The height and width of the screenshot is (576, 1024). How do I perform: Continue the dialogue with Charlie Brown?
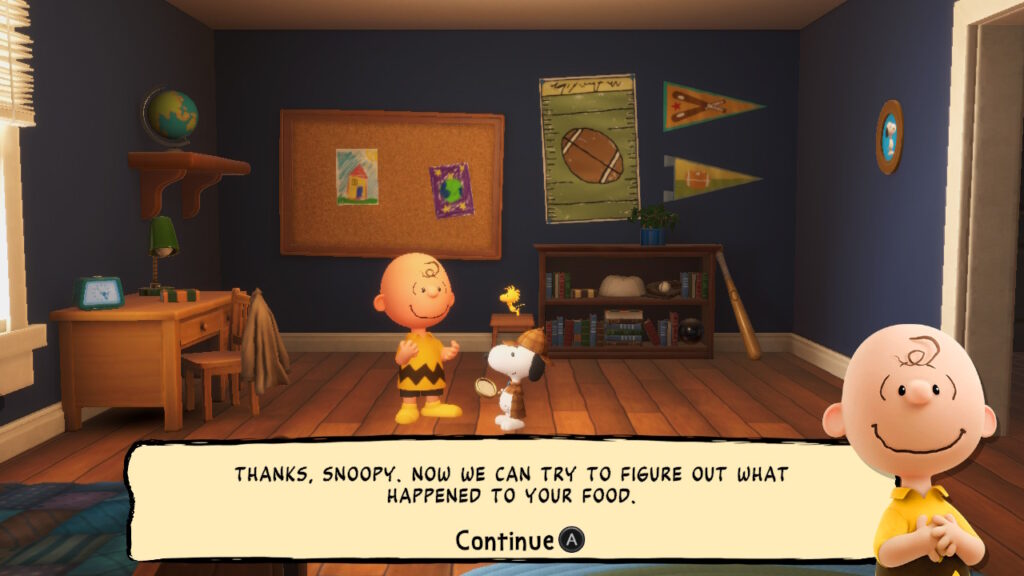[x=520, y=541]
